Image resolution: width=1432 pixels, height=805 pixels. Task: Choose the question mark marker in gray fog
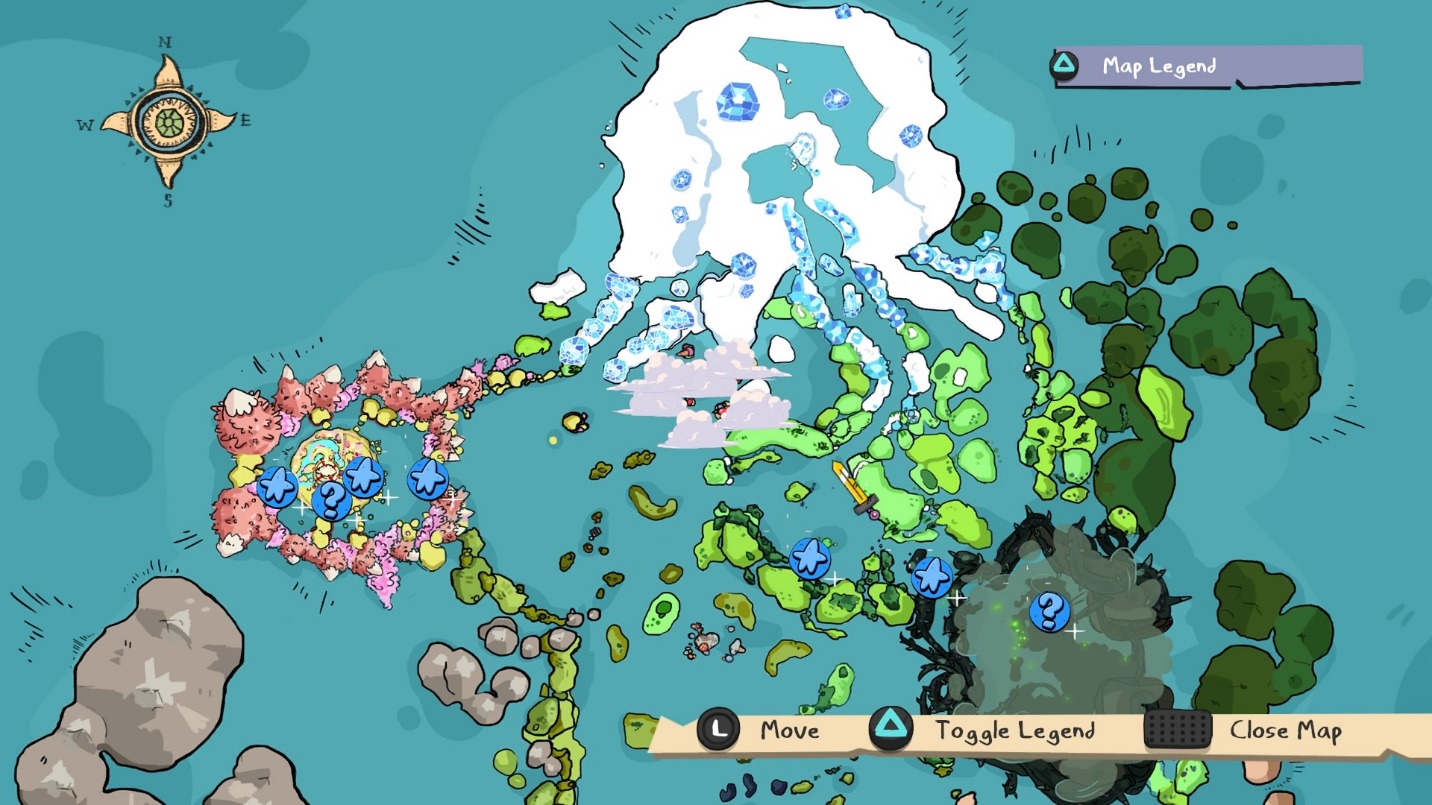click(1049, 611)
